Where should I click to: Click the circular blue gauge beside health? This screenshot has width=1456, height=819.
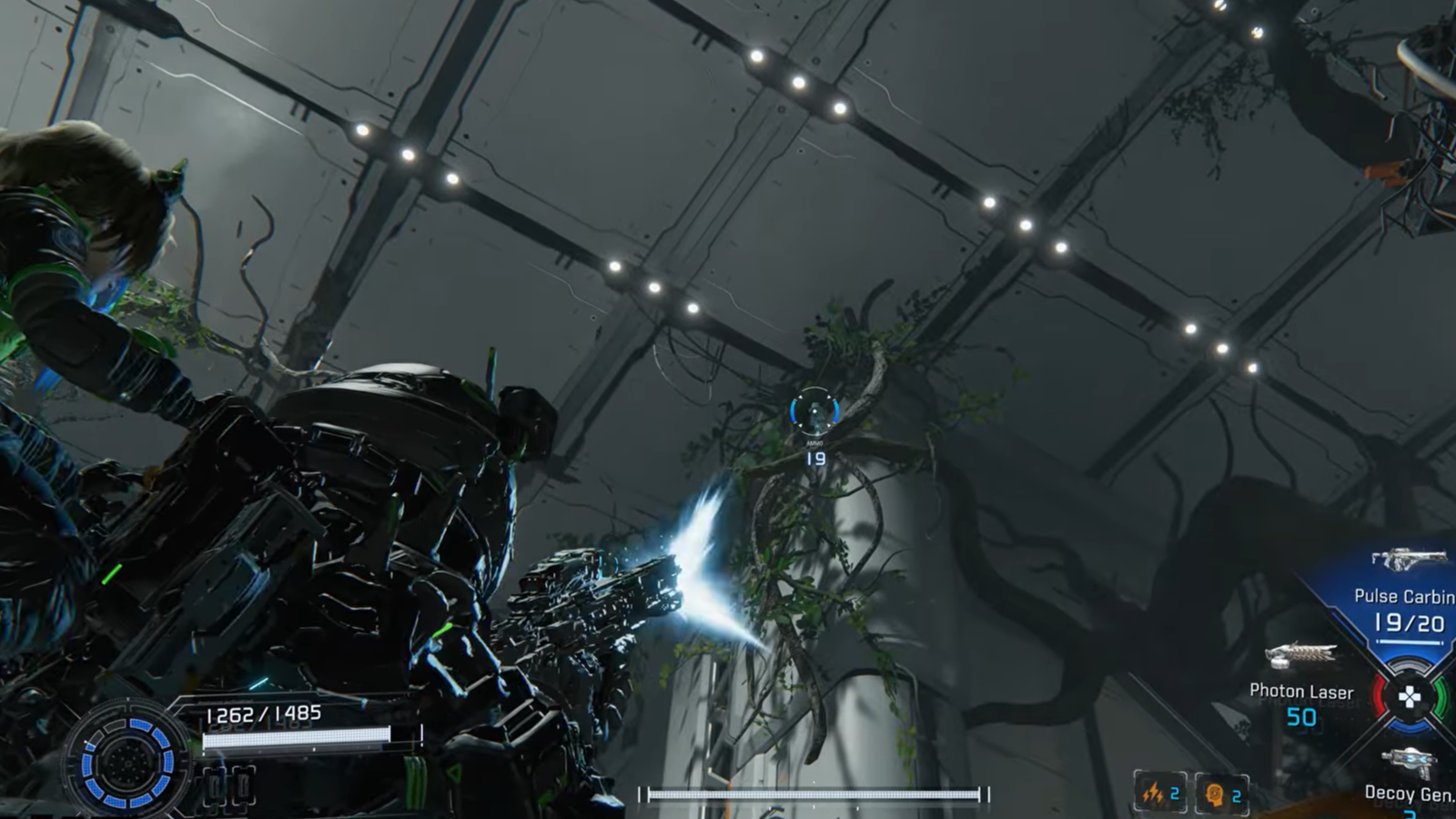pyautogui.click(x=128, y=761)
